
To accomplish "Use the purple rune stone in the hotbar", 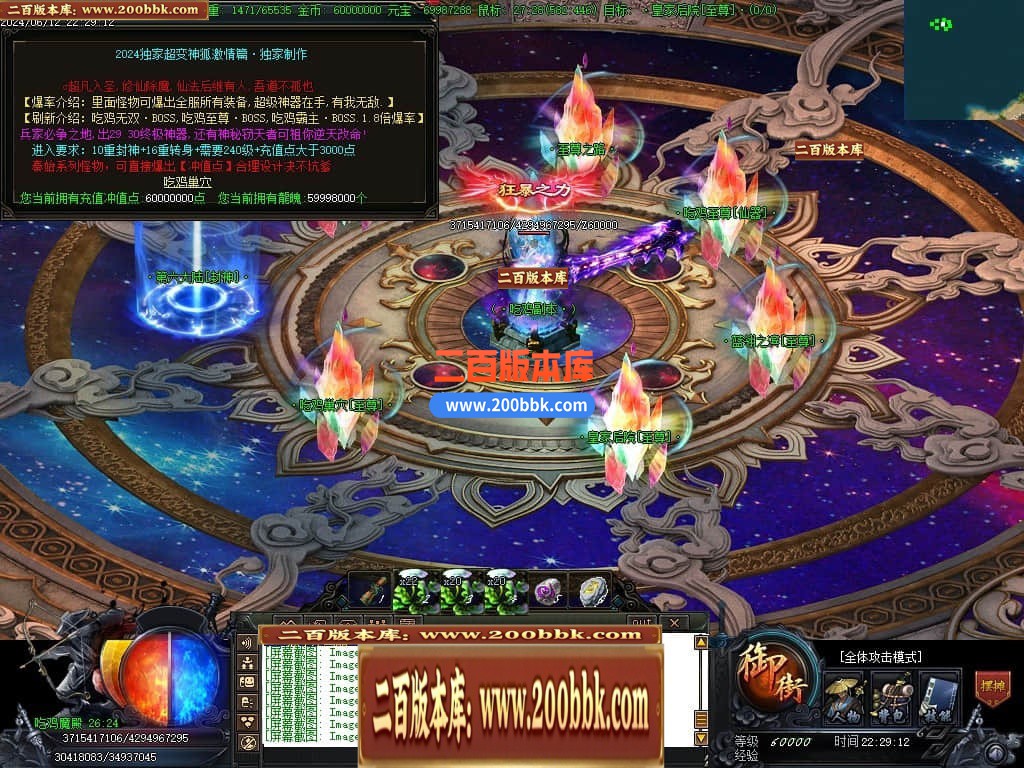I will (x=547, y=592).
